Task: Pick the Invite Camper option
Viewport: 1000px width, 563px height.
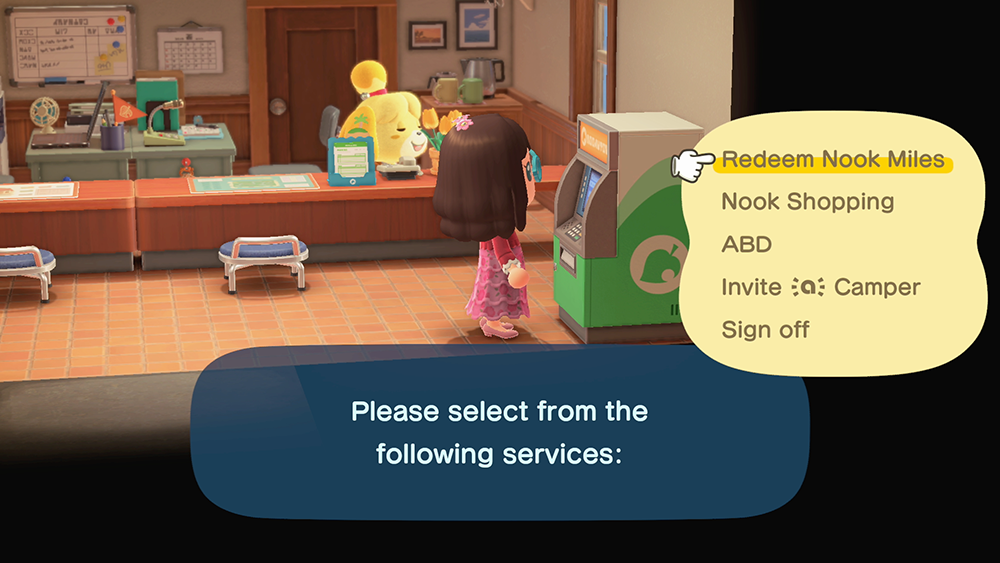Action: click(x=820, y=287)
